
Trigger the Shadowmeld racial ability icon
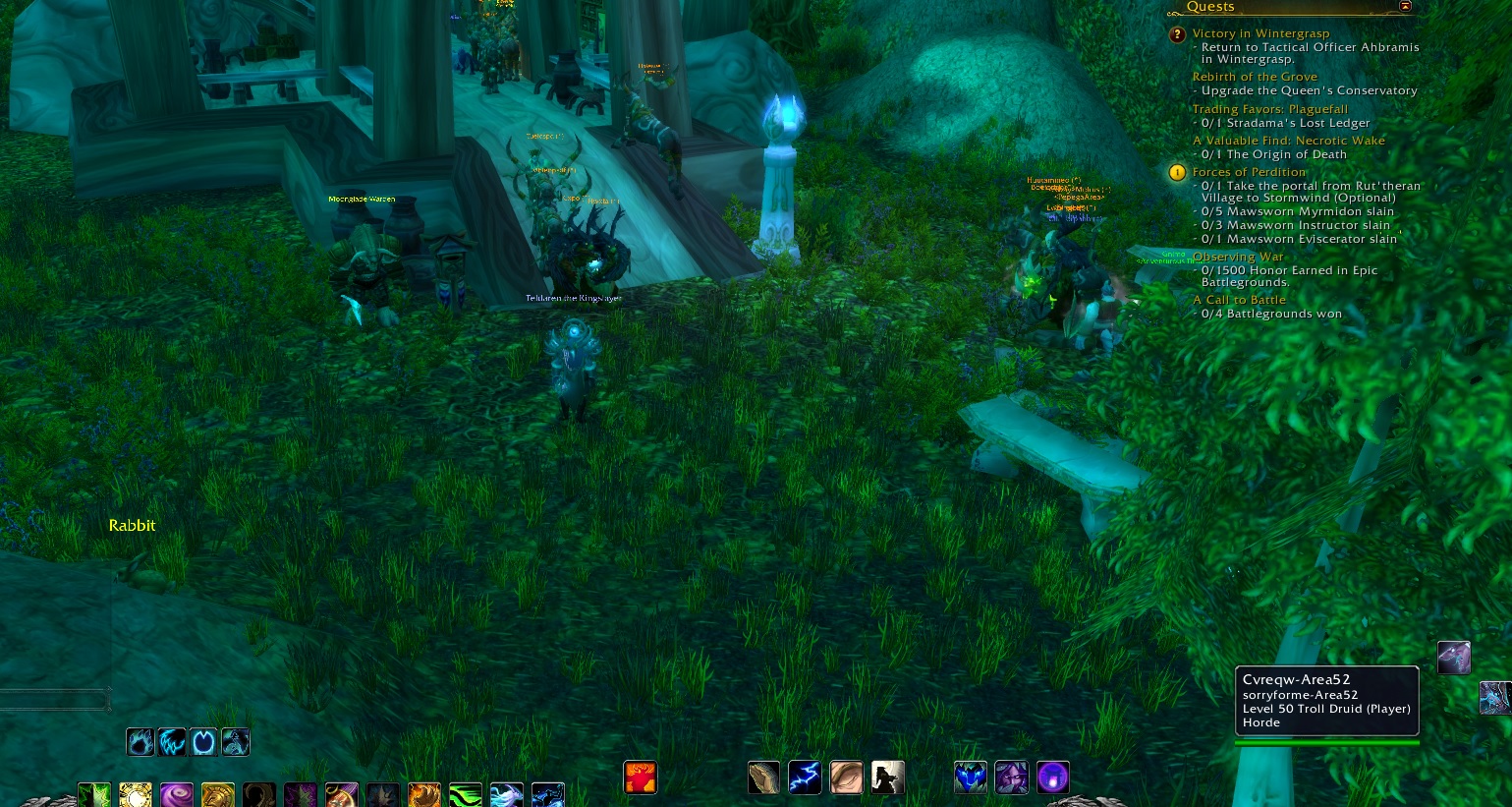click(887, 777)
